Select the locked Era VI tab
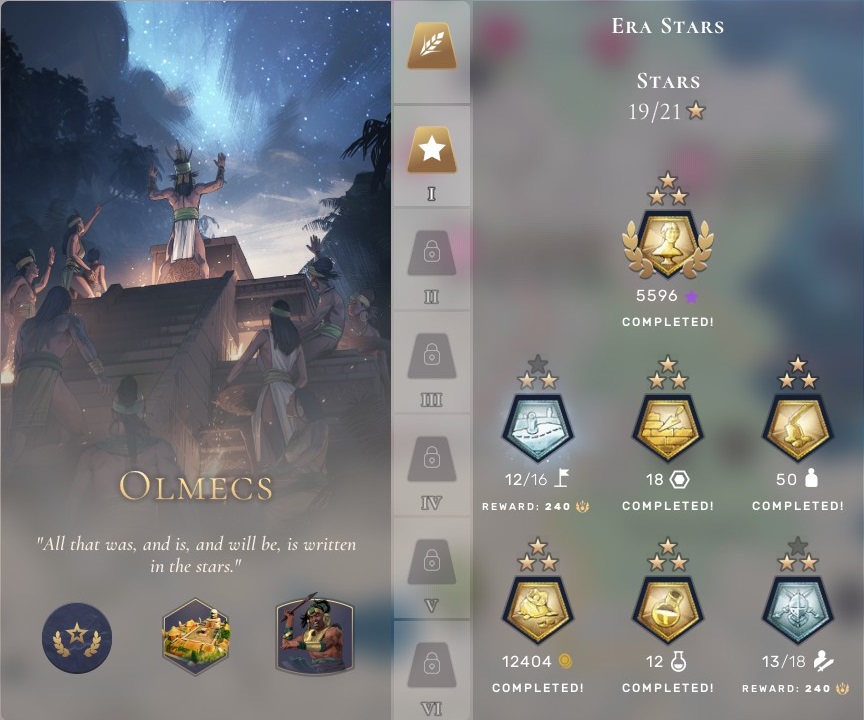 [431, 665]
